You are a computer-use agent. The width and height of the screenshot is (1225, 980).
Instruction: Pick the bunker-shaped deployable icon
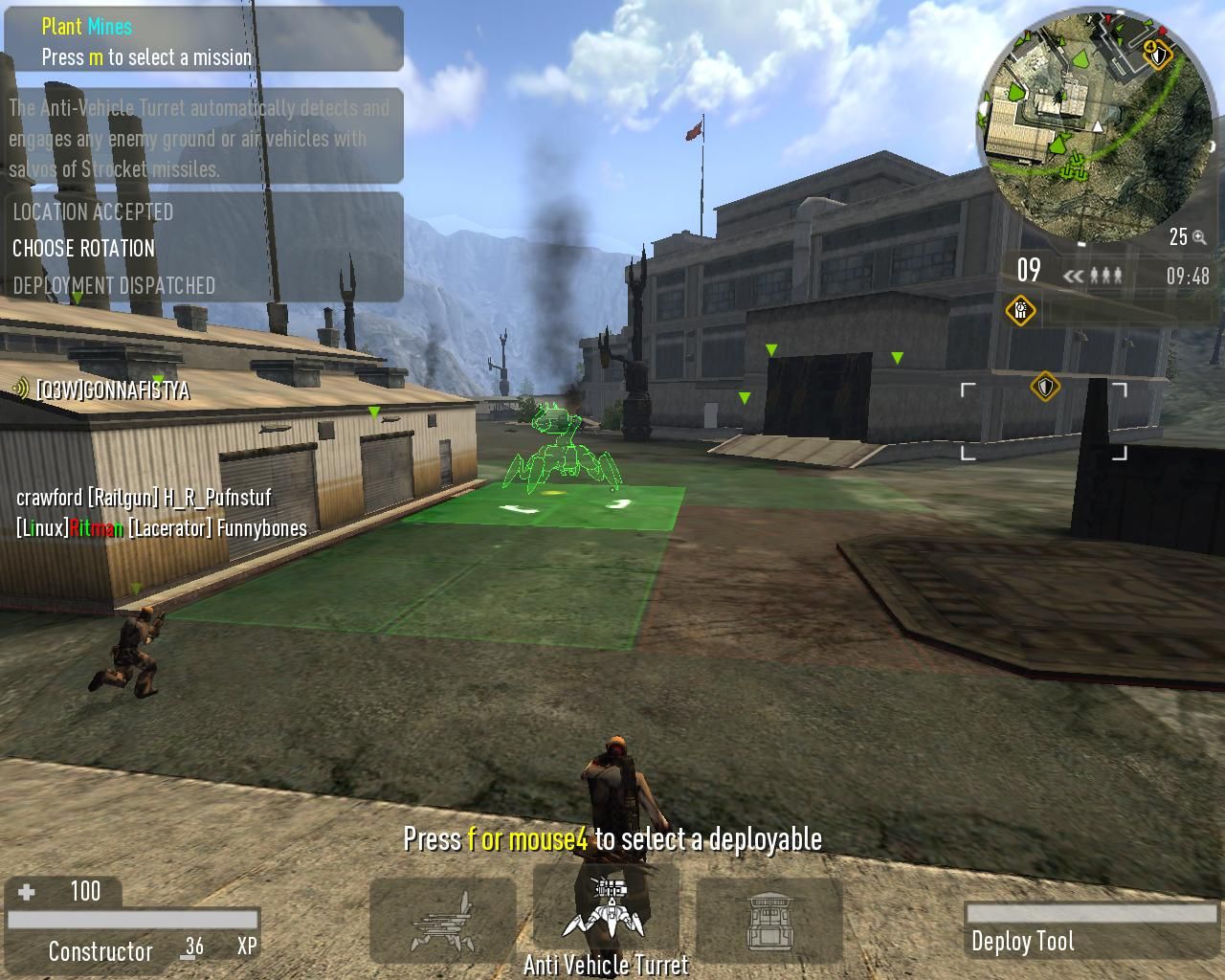769,921
